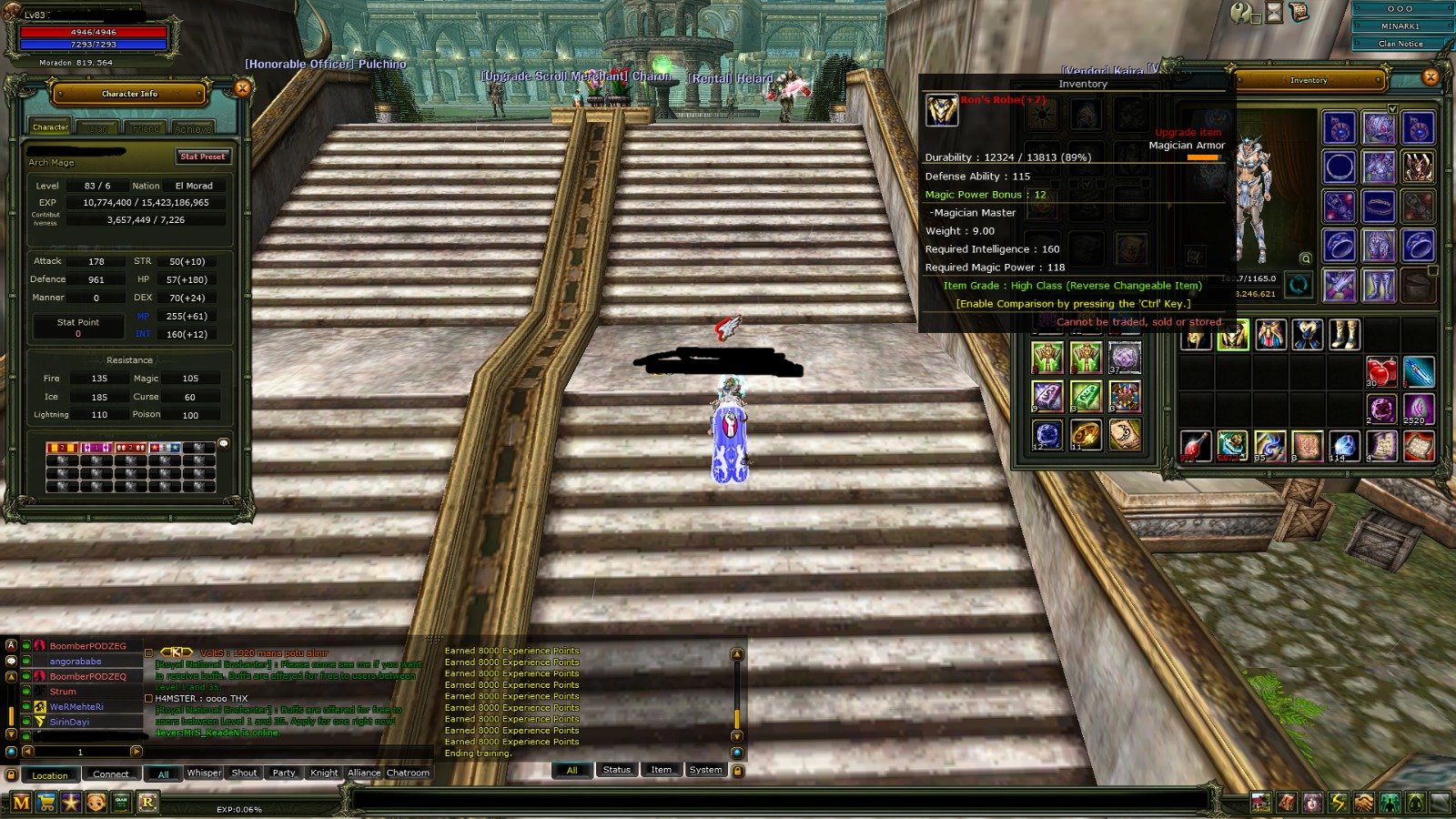Switch to the Clan tab in Character Info
1456x819 pixels.
97,127
